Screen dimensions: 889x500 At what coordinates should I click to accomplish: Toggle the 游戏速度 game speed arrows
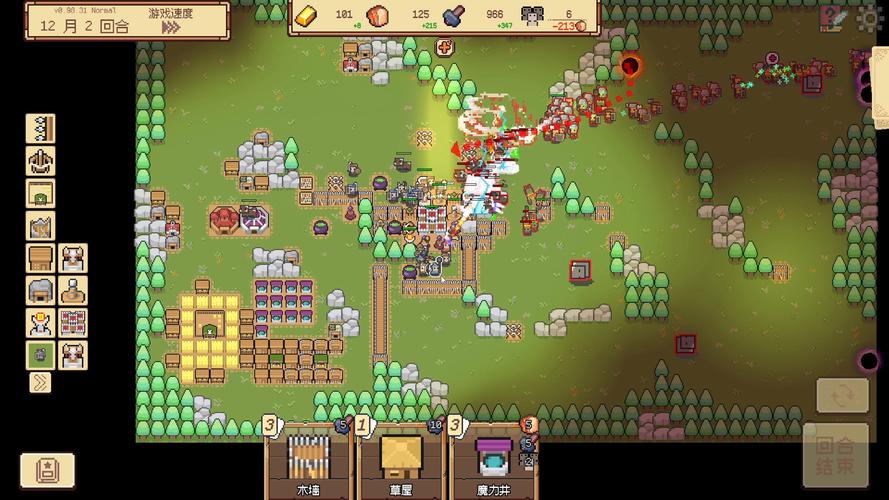coord(171,28)
